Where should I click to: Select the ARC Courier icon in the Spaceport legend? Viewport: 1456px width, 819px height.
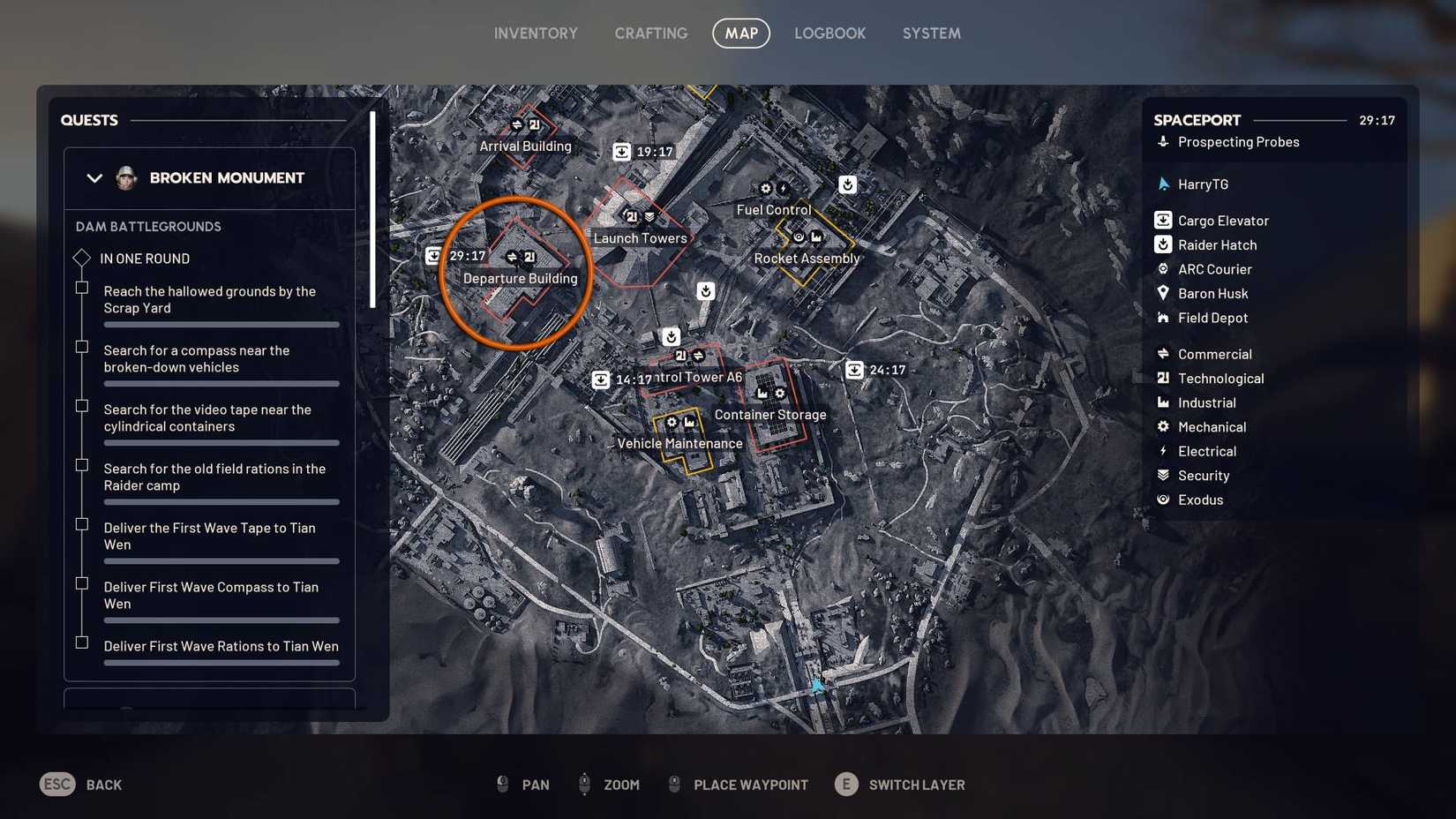(1163, 269)
